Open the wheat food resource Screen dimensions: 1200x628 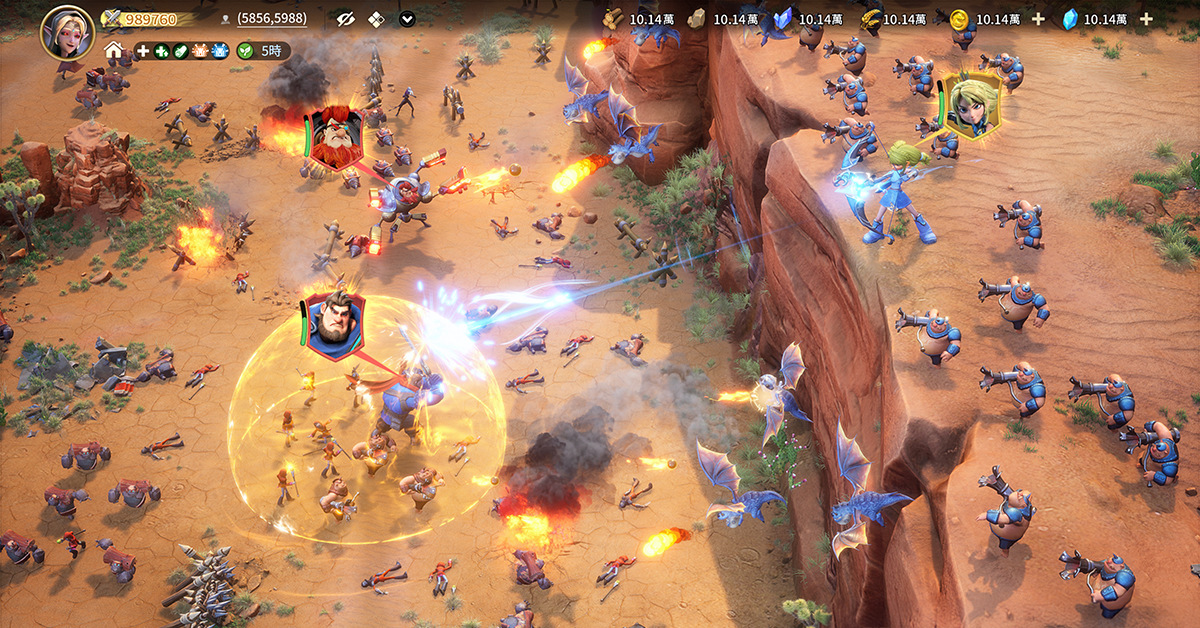click(870, 19)
